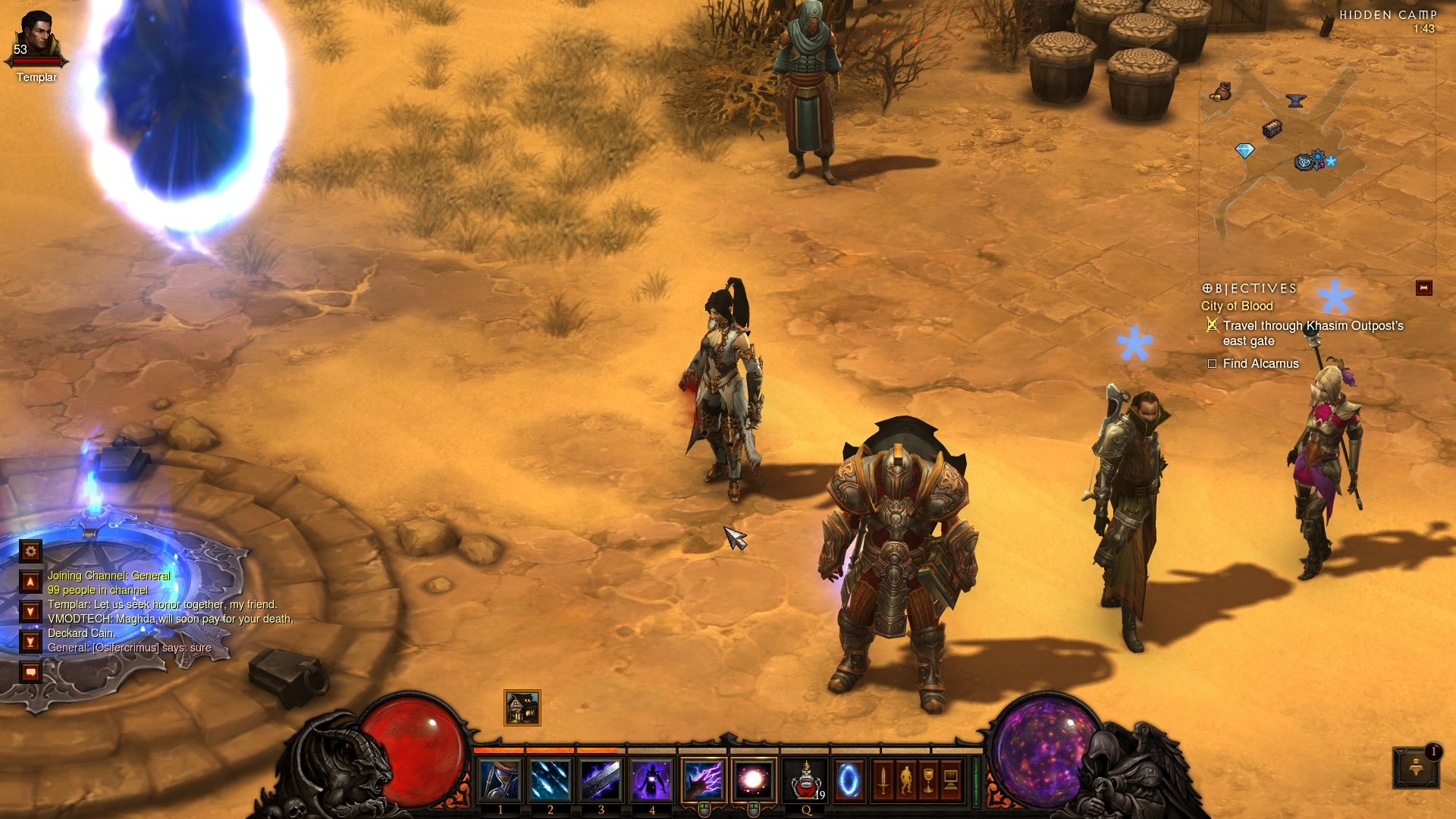Jump to the newest chat message
Screen dimensions: 1456x819
30,642
